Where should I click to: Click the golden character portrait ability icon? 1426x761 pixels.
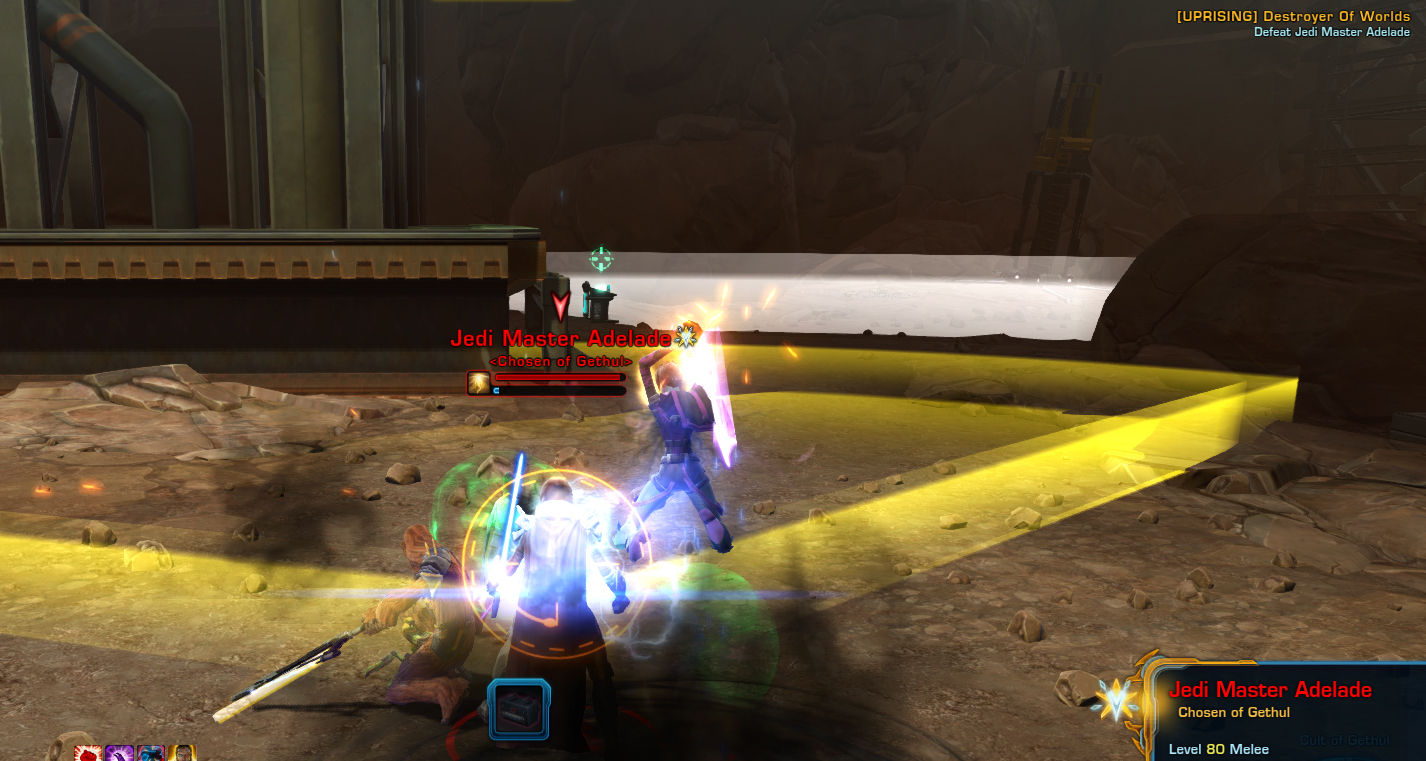point(182,753)
